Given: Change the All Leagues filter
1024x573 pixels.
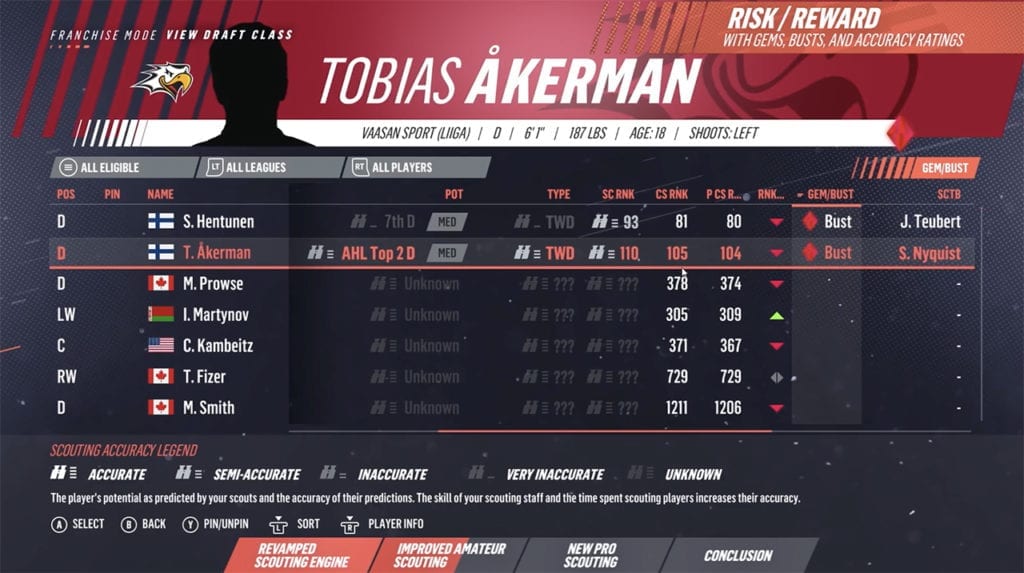Looking at the screenshot, I should coord(255,167).
